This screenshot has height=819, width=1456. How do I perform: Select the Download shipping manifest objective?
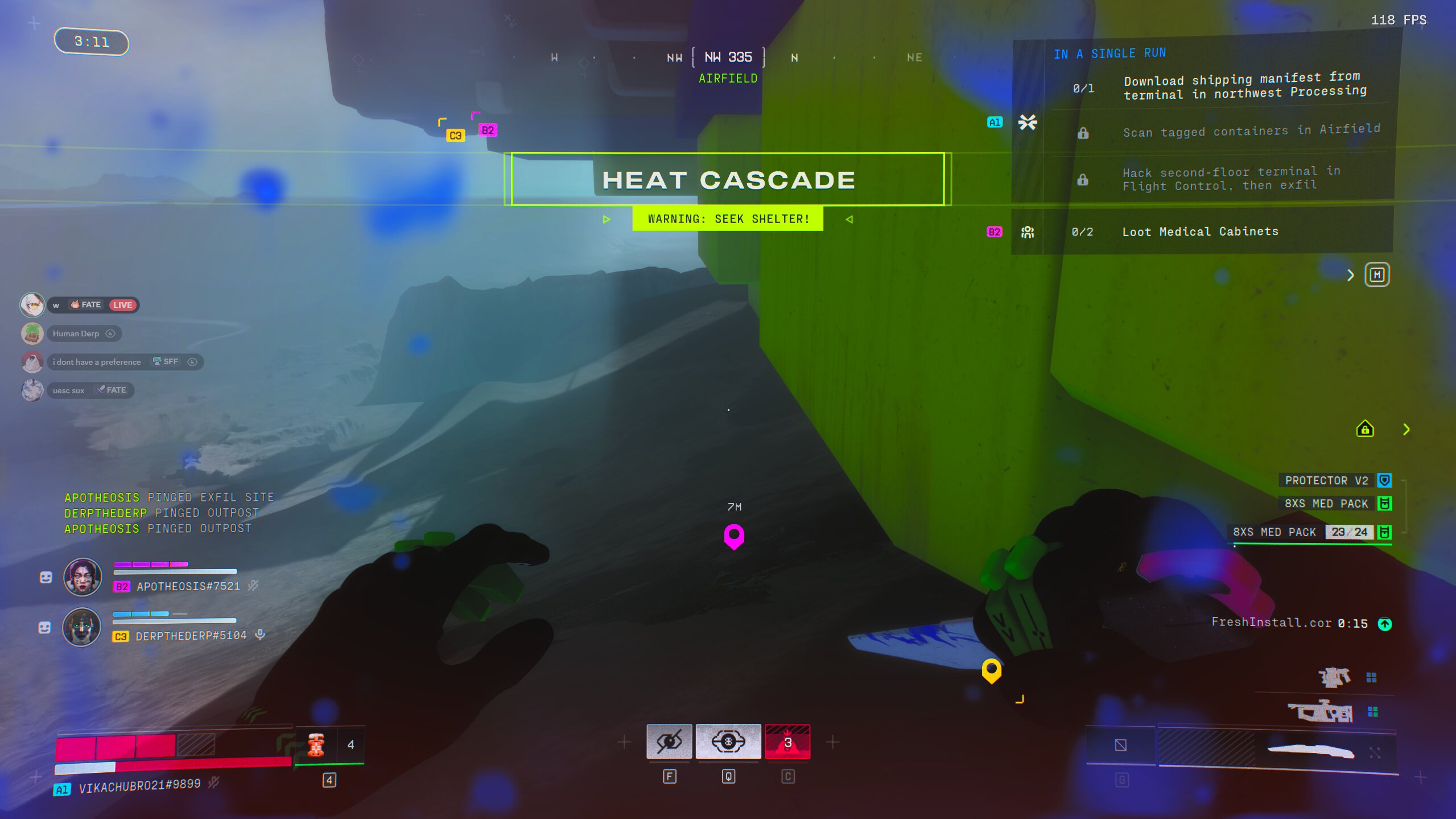tap(1244, 87)
